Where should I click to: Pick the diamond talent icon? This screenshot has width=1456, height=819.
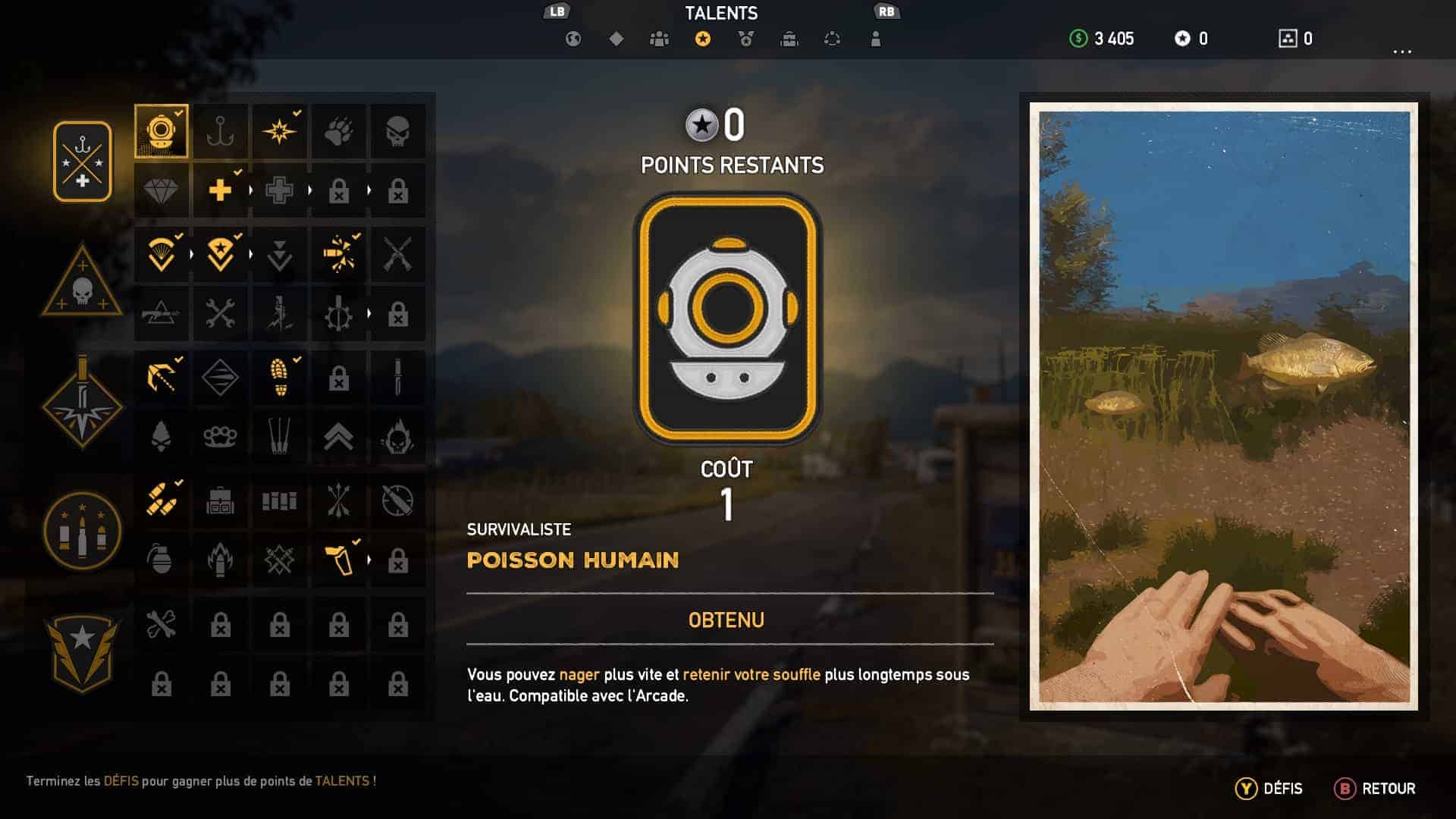pos(162,190)
